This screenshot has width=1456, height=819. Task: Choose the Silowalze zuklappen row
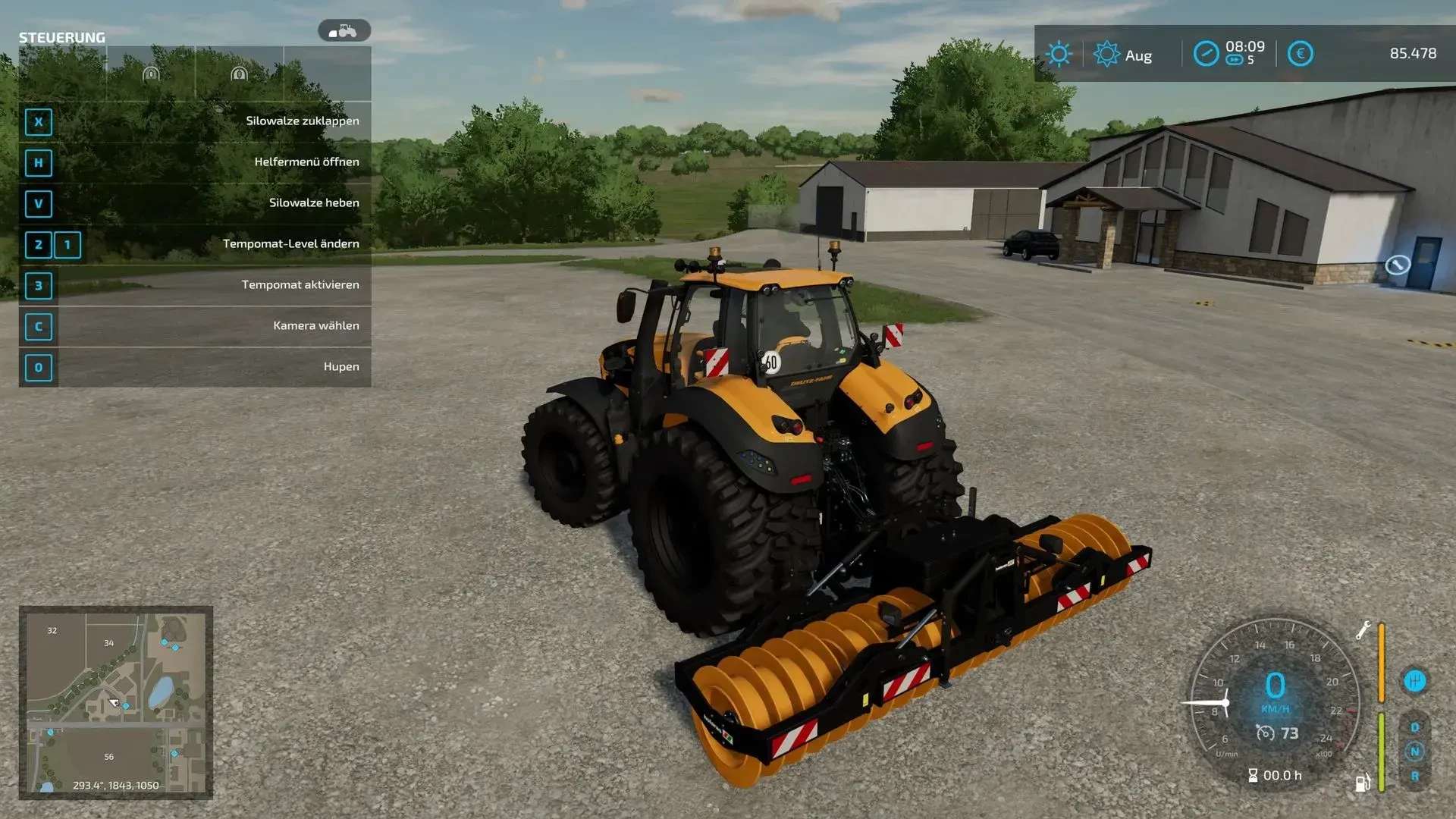195,121
